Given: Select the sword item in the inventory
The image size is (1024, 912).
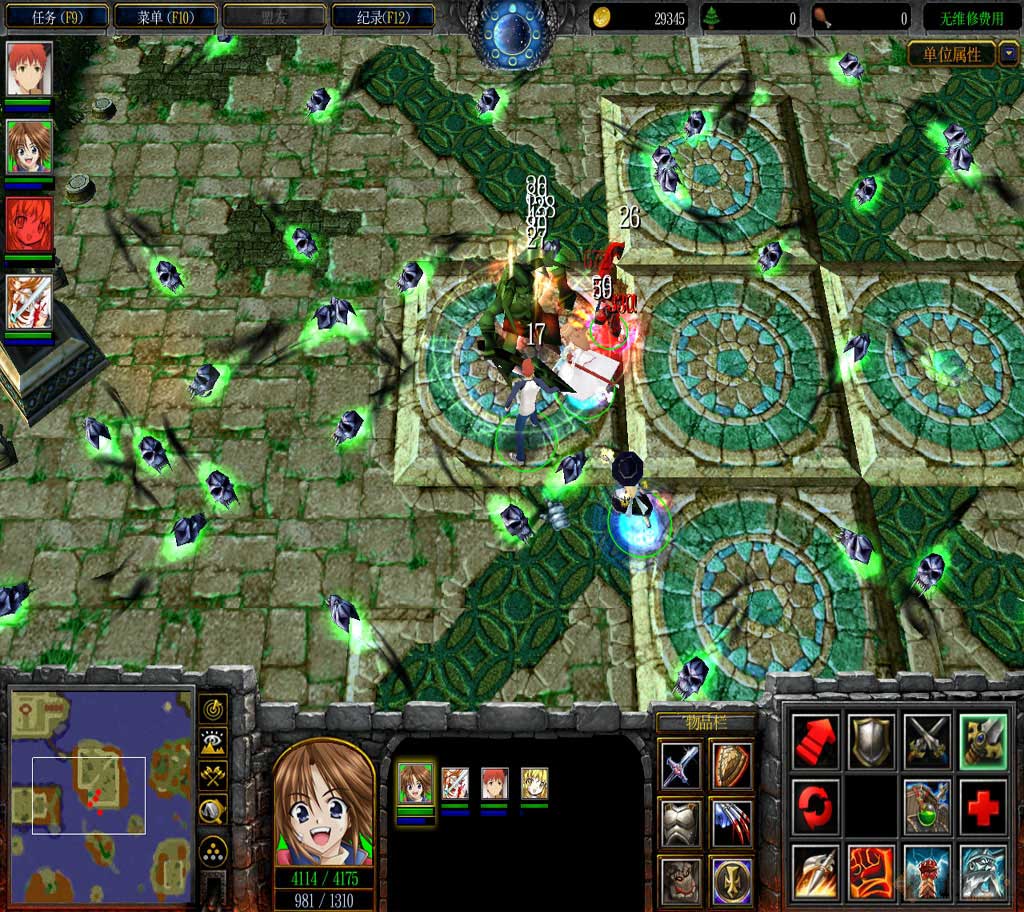Looking at the screenshot, I should pyautogui.click(x=680, y=766).
